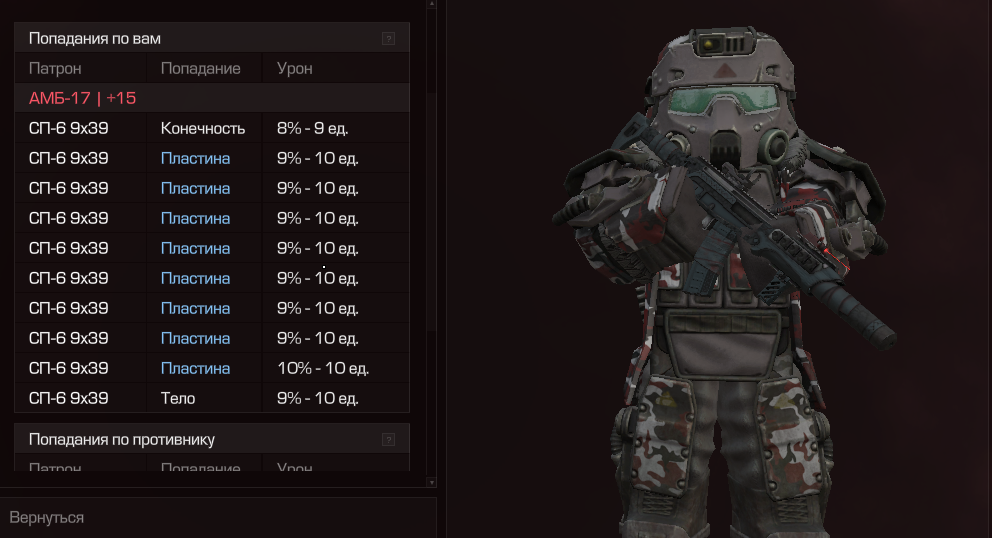Click the scrollbar up arrow
Screen dimensions: 992x538
(x=431, y=4)
